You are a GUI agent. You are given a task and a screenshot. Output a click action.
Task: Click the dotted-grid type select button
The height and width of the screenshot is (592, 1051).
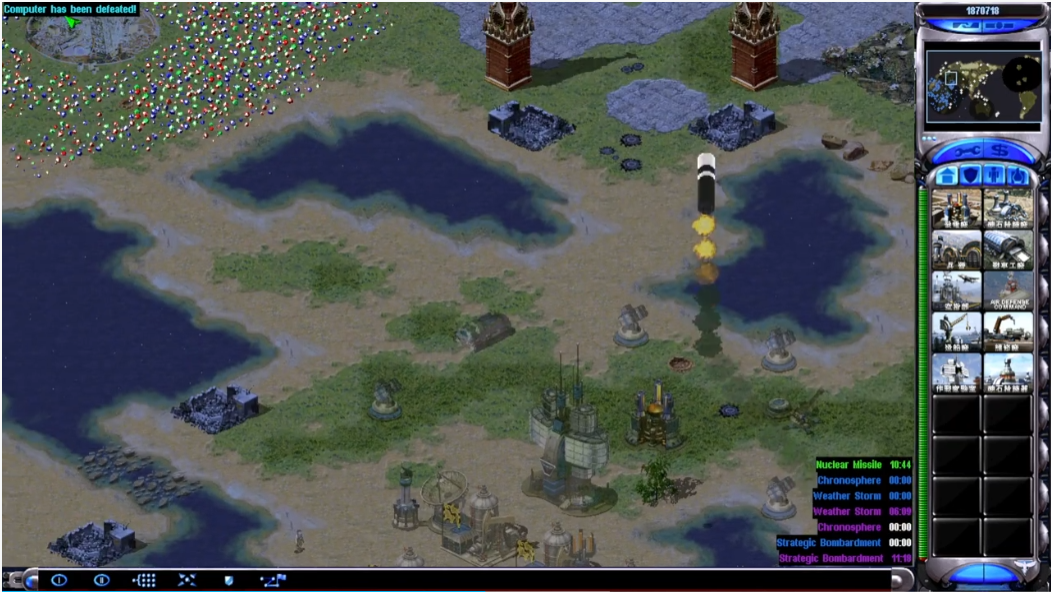pyautogui.click(x=144, y=580)
